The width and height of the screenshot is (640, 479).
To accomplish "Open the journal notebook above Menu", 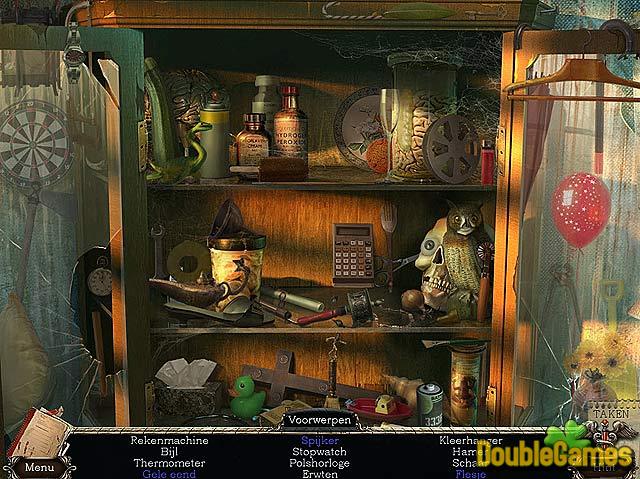I will [40, 432].
